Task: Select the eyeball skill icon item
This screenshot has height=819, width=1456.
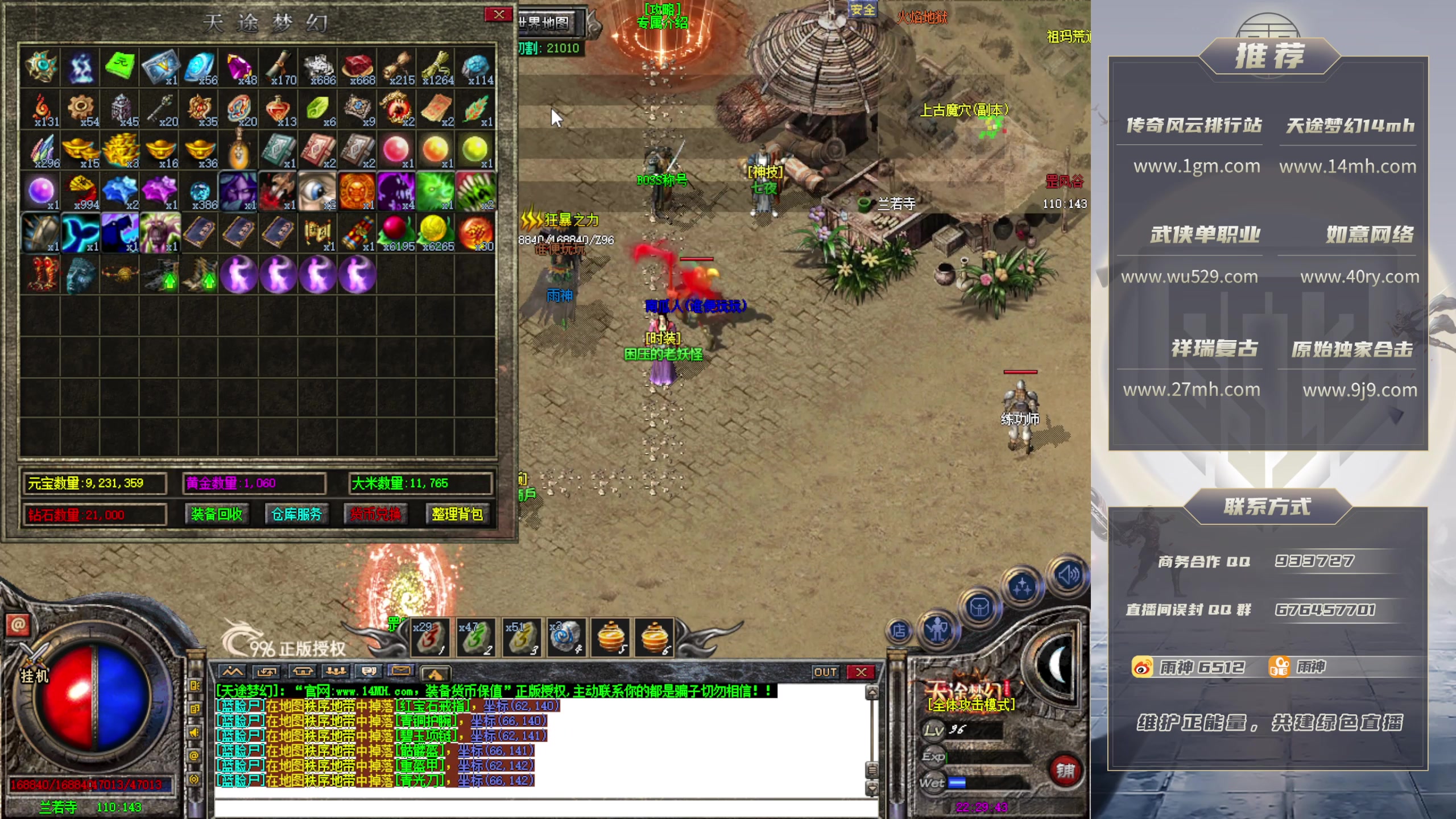Action: (317, 192)
